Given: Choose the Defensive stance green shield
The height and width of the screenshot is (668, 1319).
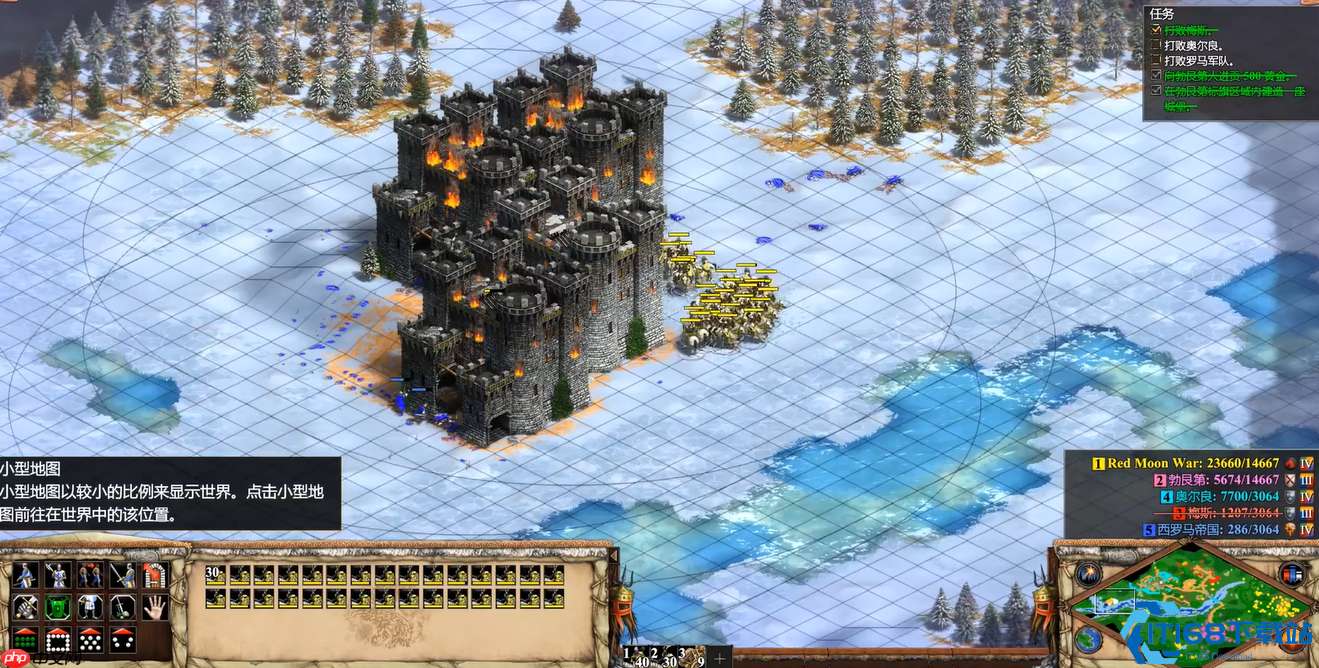Looking at the screenshot, I should pos(58,607).
